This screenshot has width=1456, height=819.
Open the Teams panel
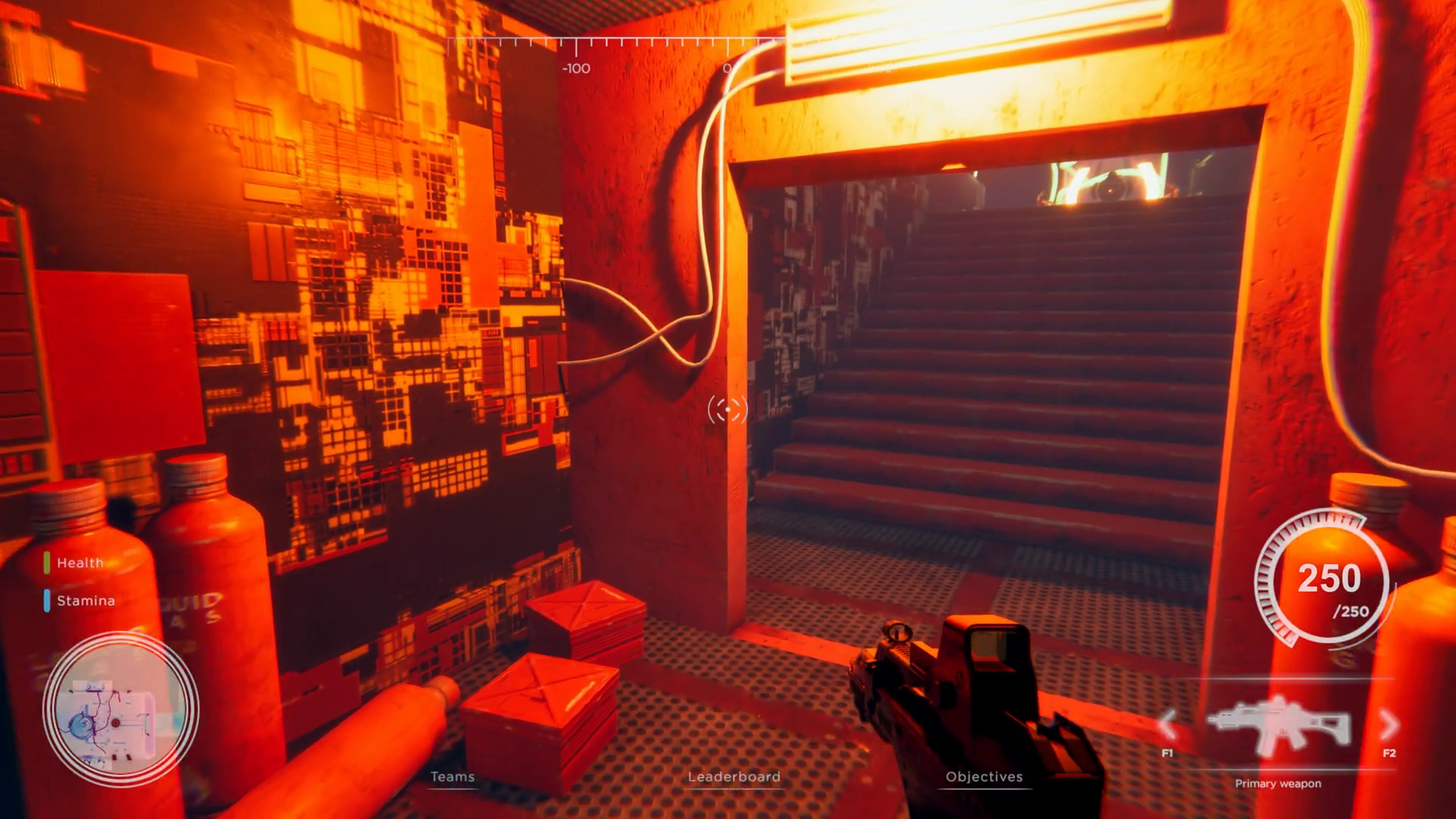point(452,777)
